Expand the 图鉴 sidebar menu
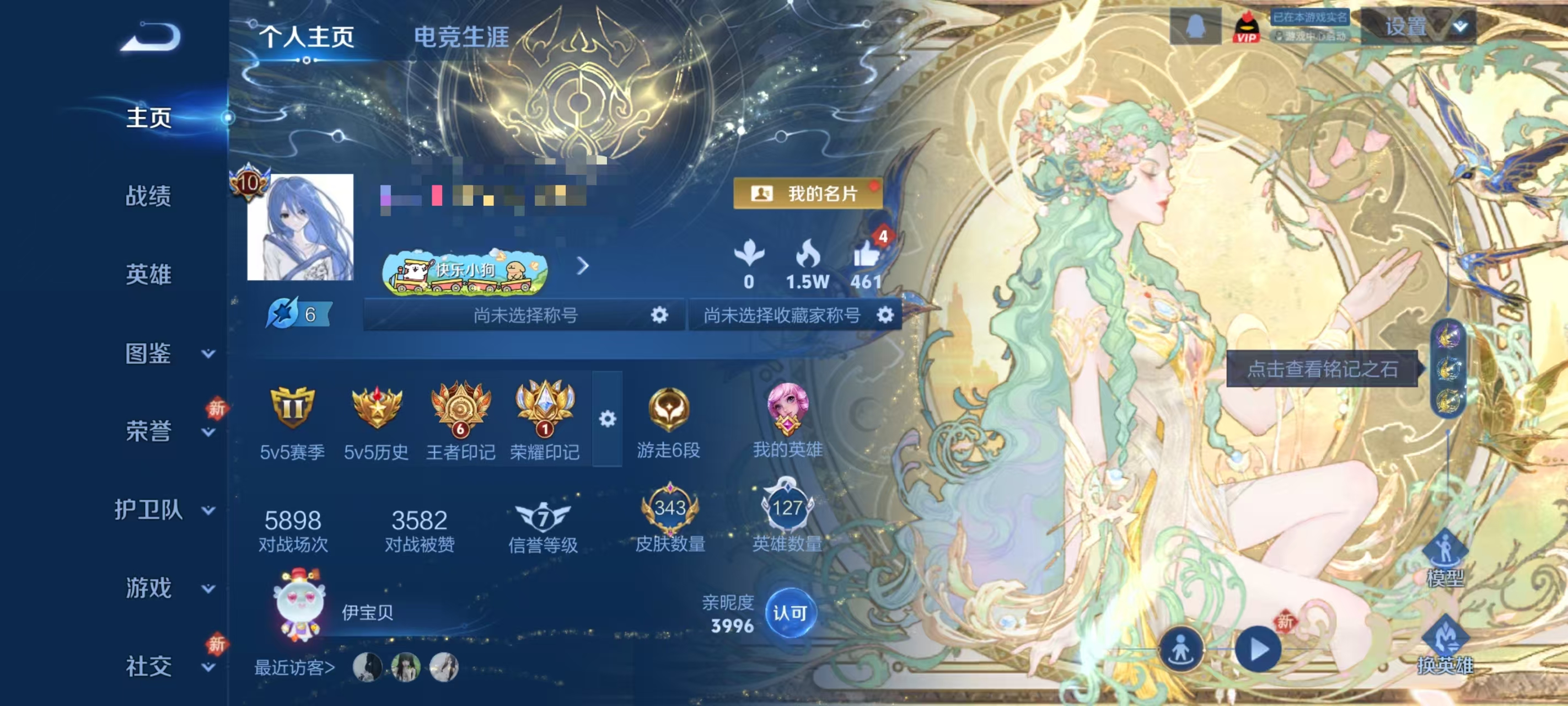 [150, 352]
